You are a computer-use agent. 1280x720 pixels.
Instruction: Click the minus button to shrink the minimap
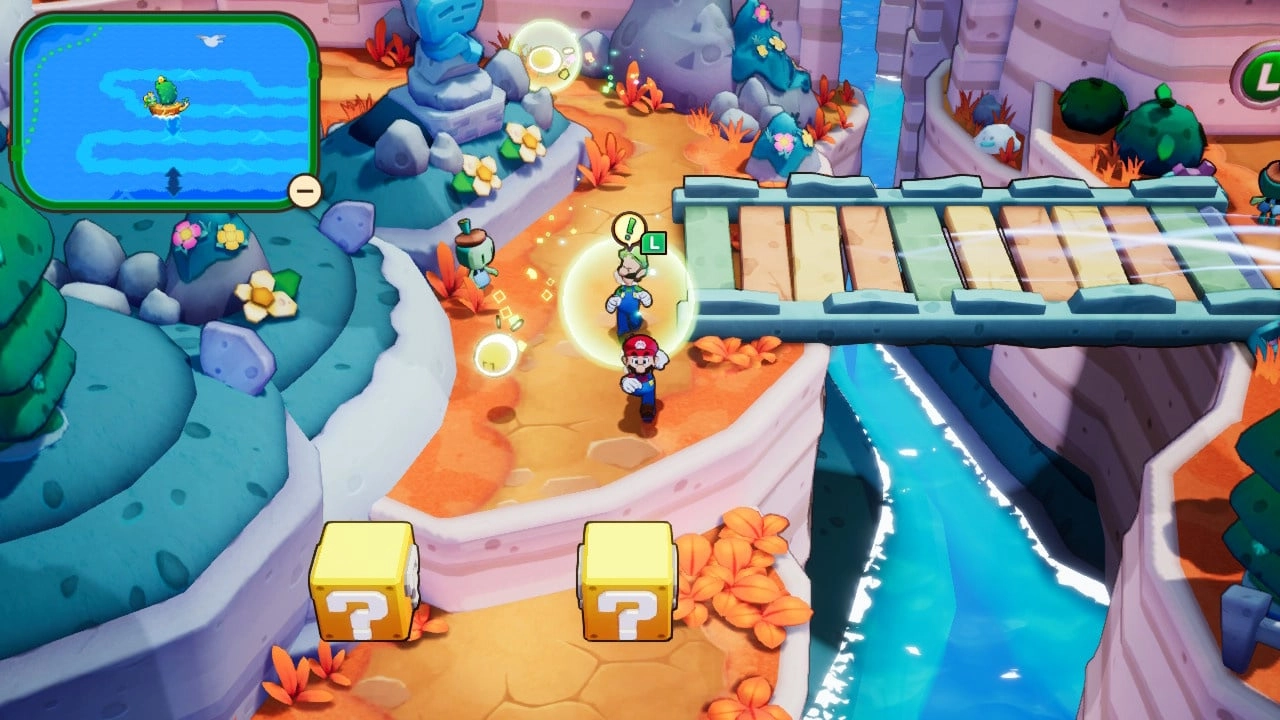(x=303, y=189)
